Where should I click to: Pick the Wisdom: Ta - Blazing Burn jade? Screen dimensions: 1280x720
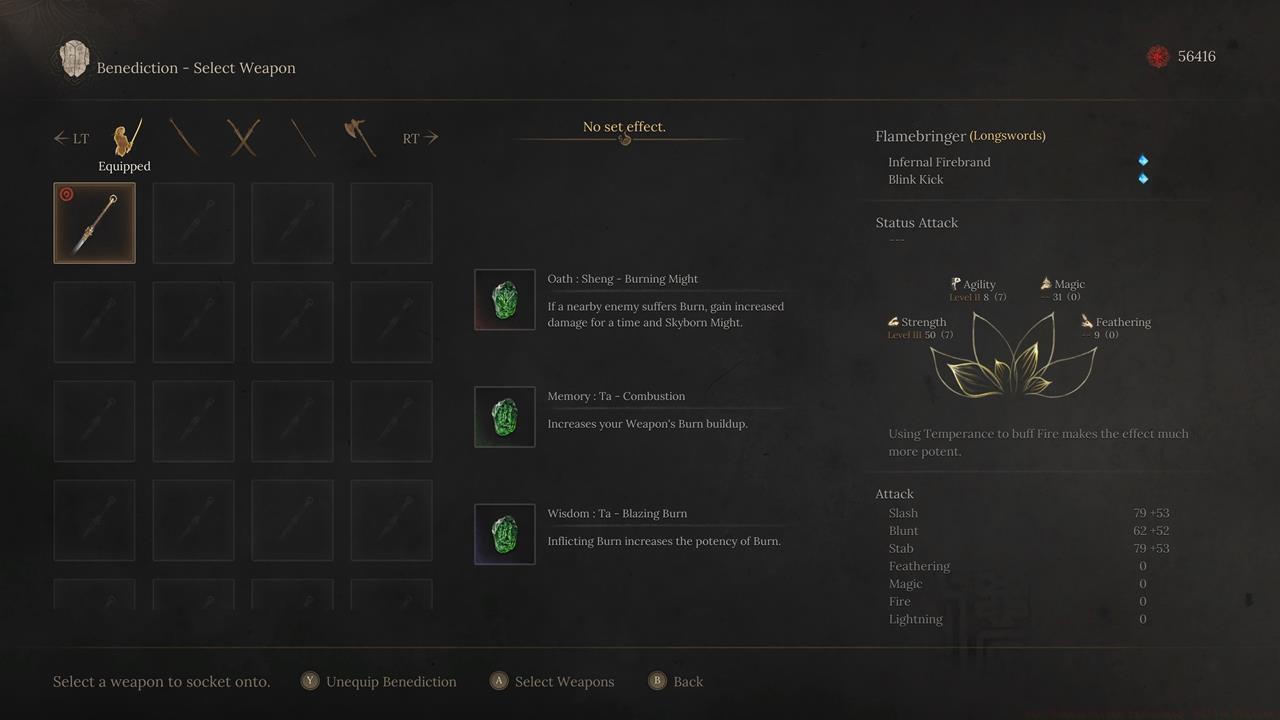pyautogui.click(x=504, y=534)
